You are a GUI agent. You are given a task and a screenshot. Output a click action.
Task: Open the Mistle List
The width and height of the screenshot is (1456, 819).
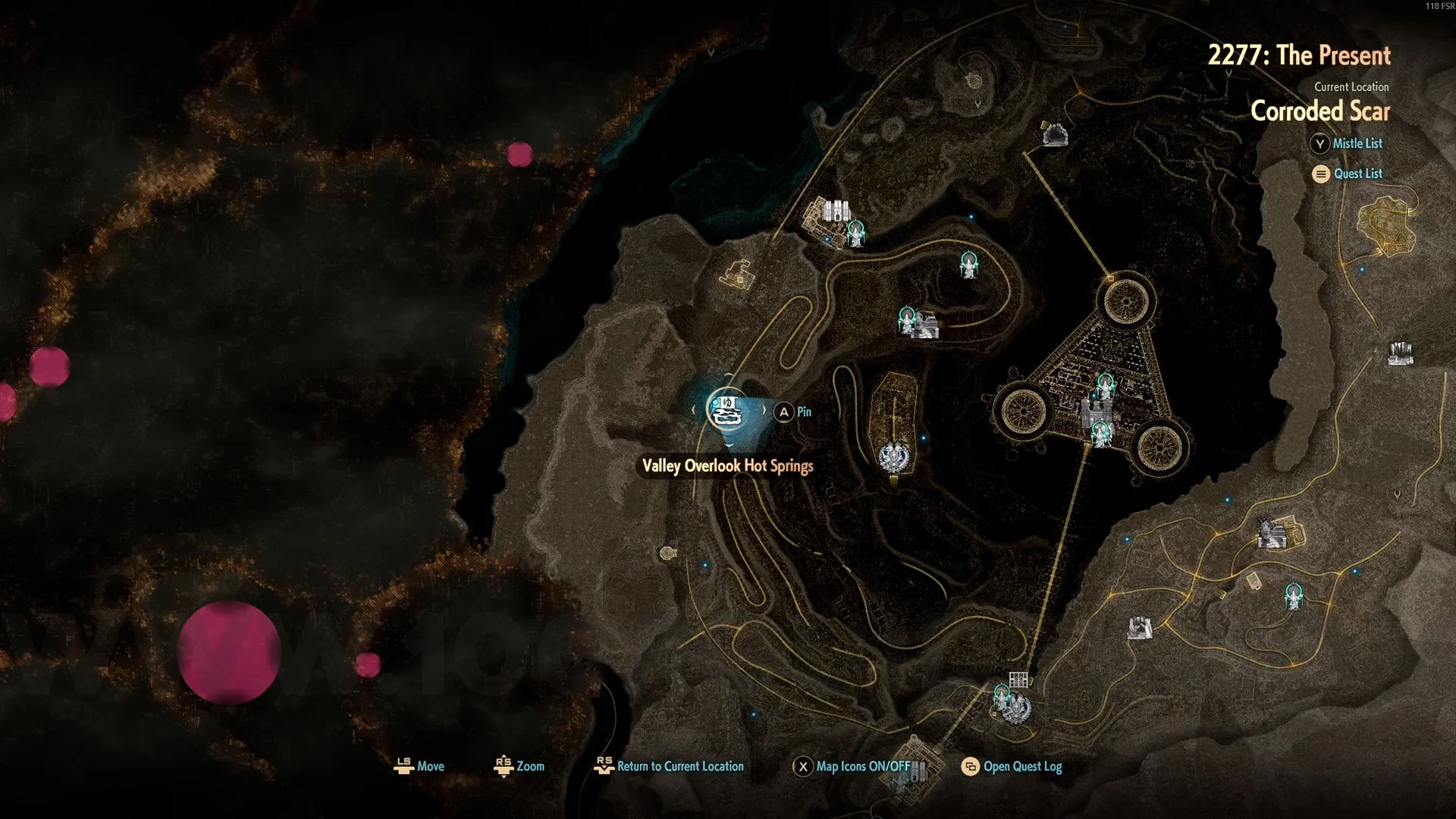[x=1347, y=143]
